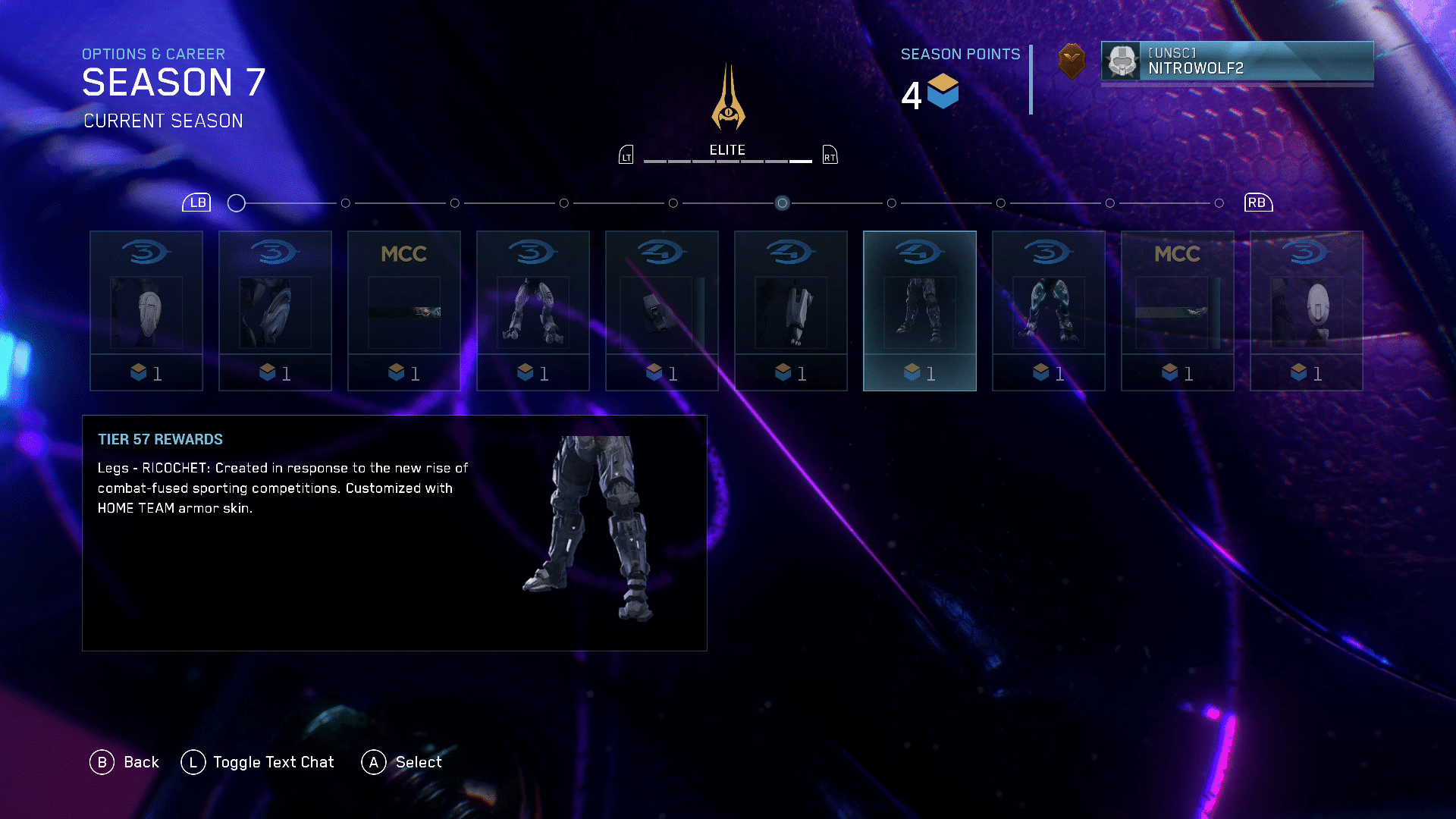This screenshot has height=819, width=1456.
Task: Jump to the large first page marker
Action: (x=237, y=203)
